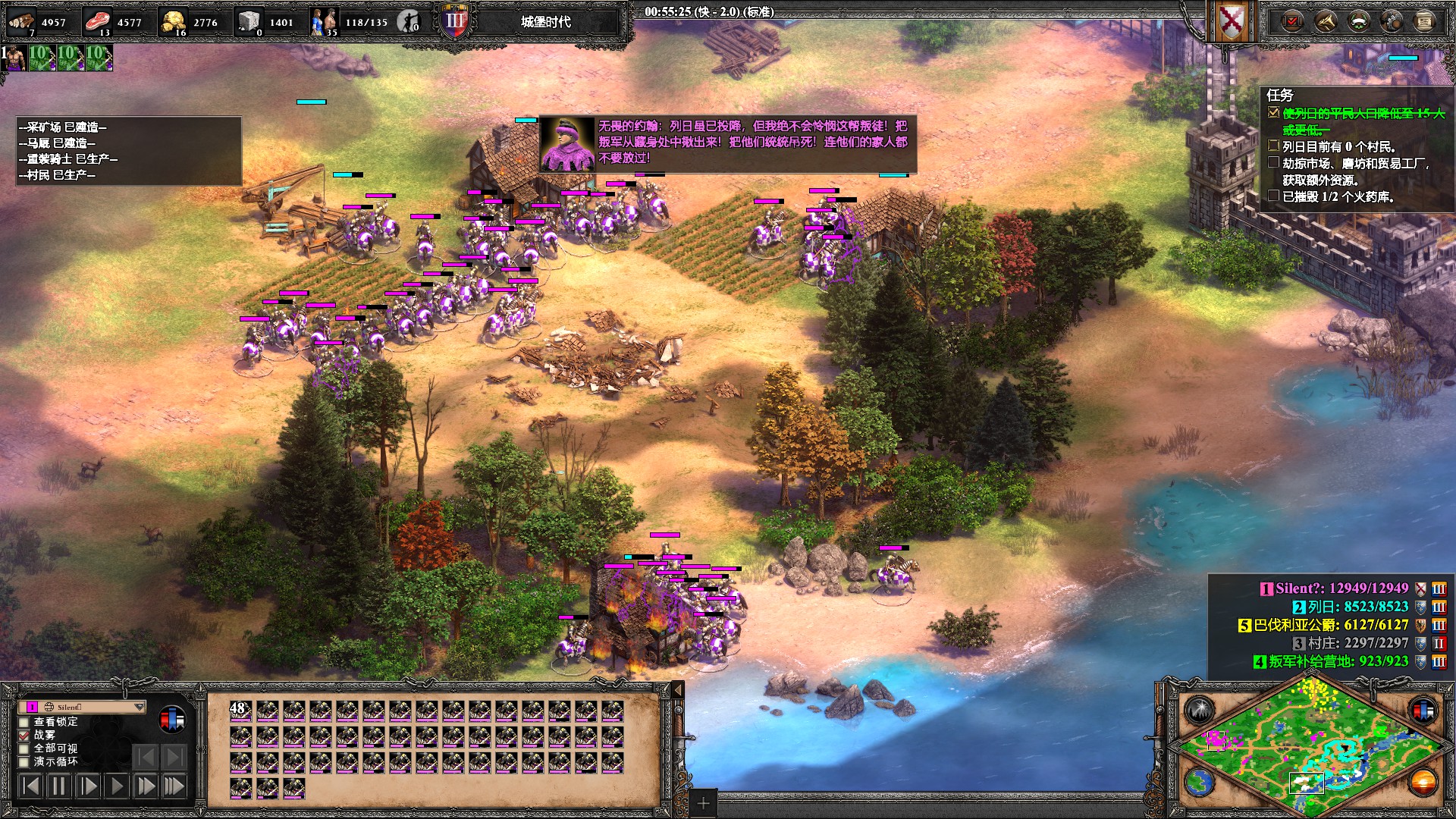
Task: Pause the replay playback
Action: [58, 786]
